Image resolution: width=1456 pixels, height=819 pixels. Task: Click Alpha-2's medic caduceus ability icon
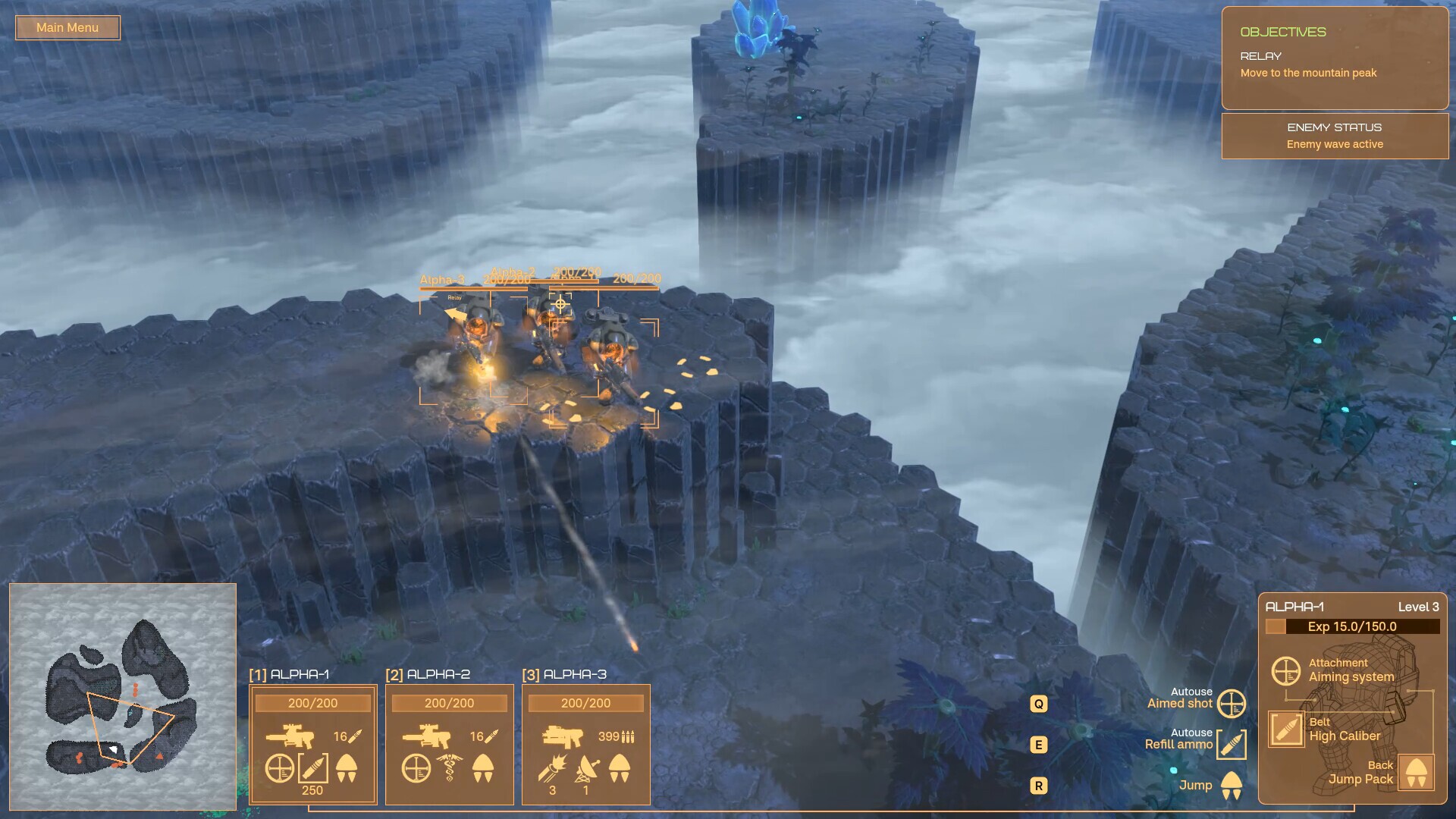450,767
